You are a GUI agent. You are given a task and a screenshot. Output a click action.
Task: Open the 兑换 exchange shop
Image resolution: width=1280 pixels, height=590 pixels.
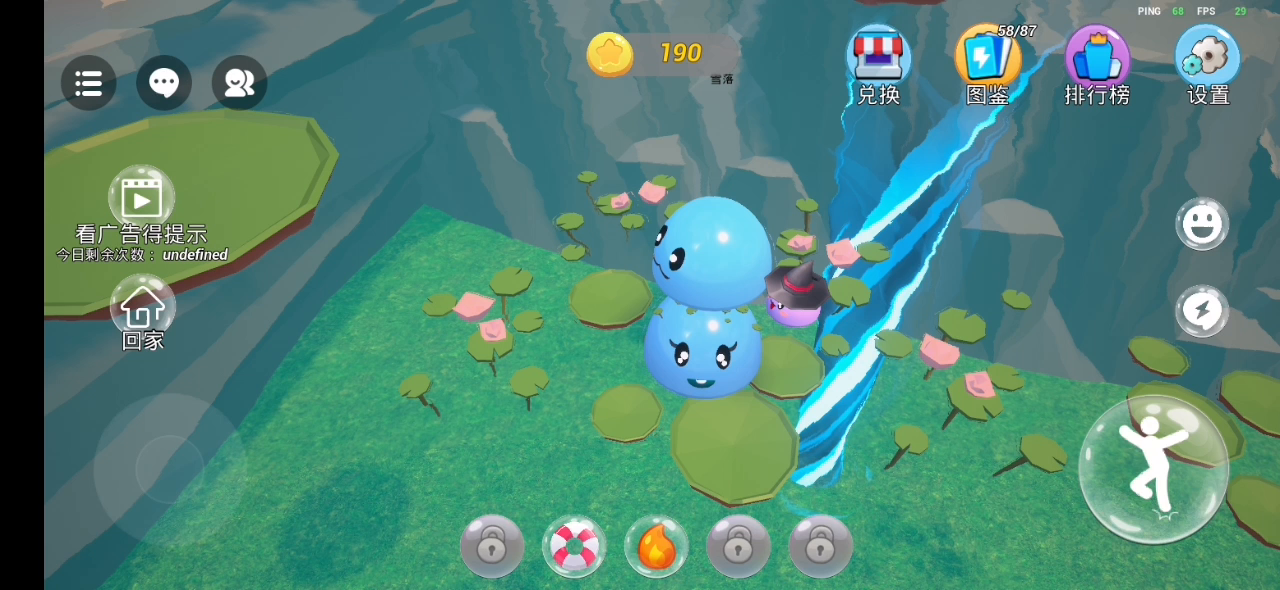pos(878,60)
